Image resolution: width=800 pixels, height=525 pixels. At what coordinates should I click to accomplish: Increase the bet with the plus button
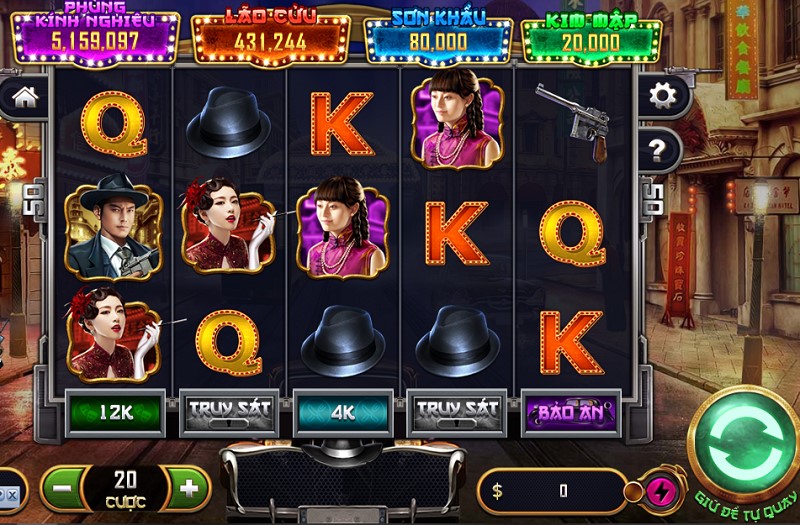coord(189,489)
